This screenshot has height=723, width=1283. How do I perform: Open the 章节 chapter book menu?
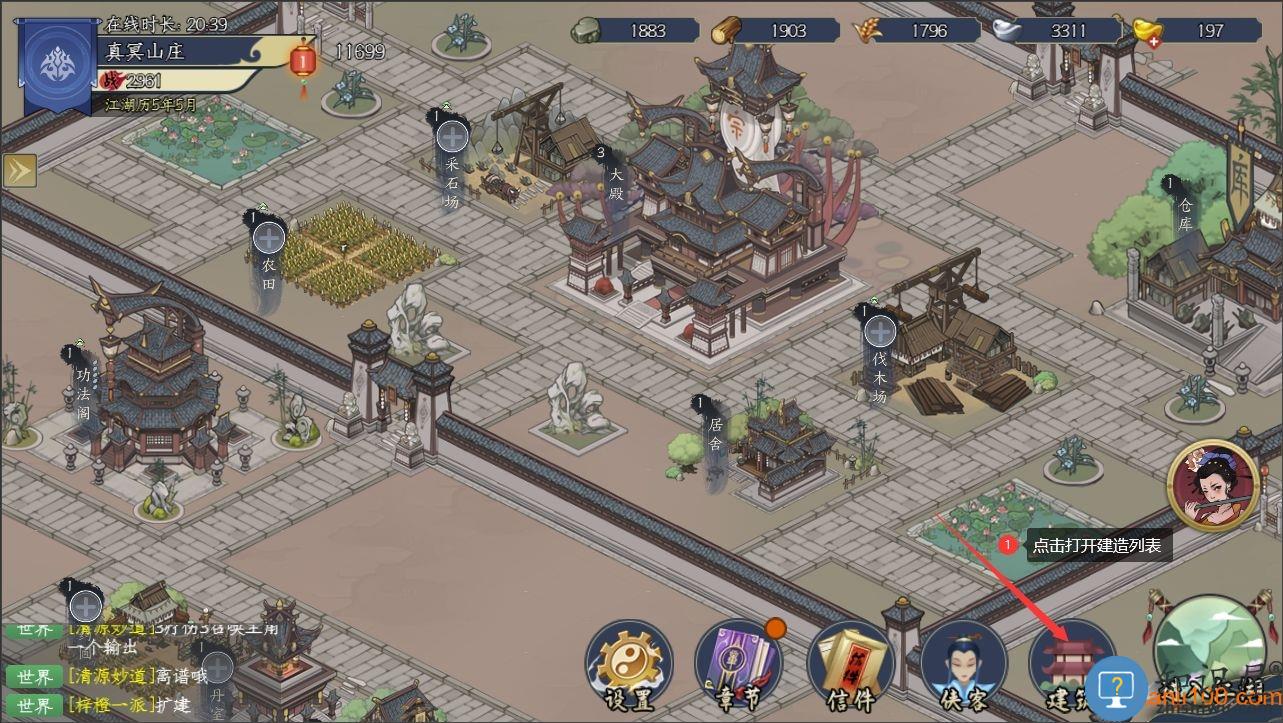(x=738, y=665)
